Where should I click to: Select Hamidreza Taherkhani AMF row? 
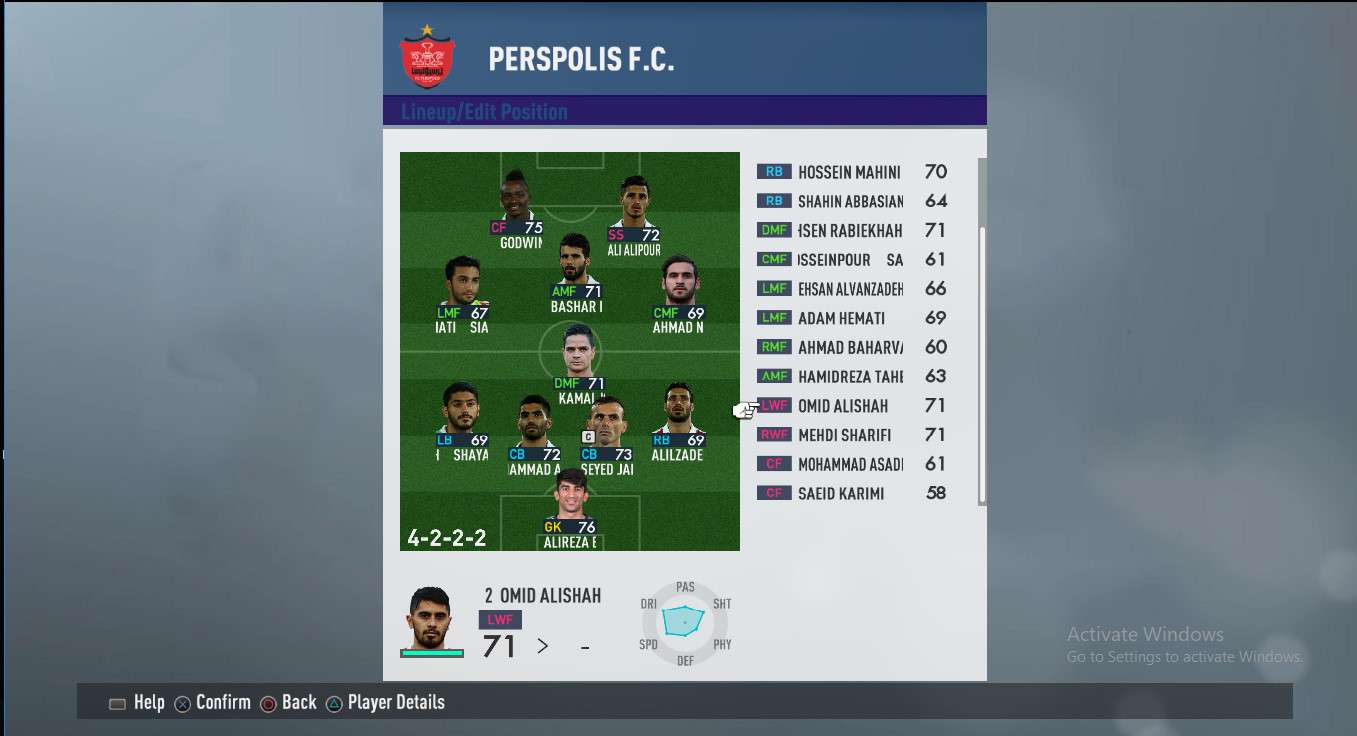tap(850, 377)
